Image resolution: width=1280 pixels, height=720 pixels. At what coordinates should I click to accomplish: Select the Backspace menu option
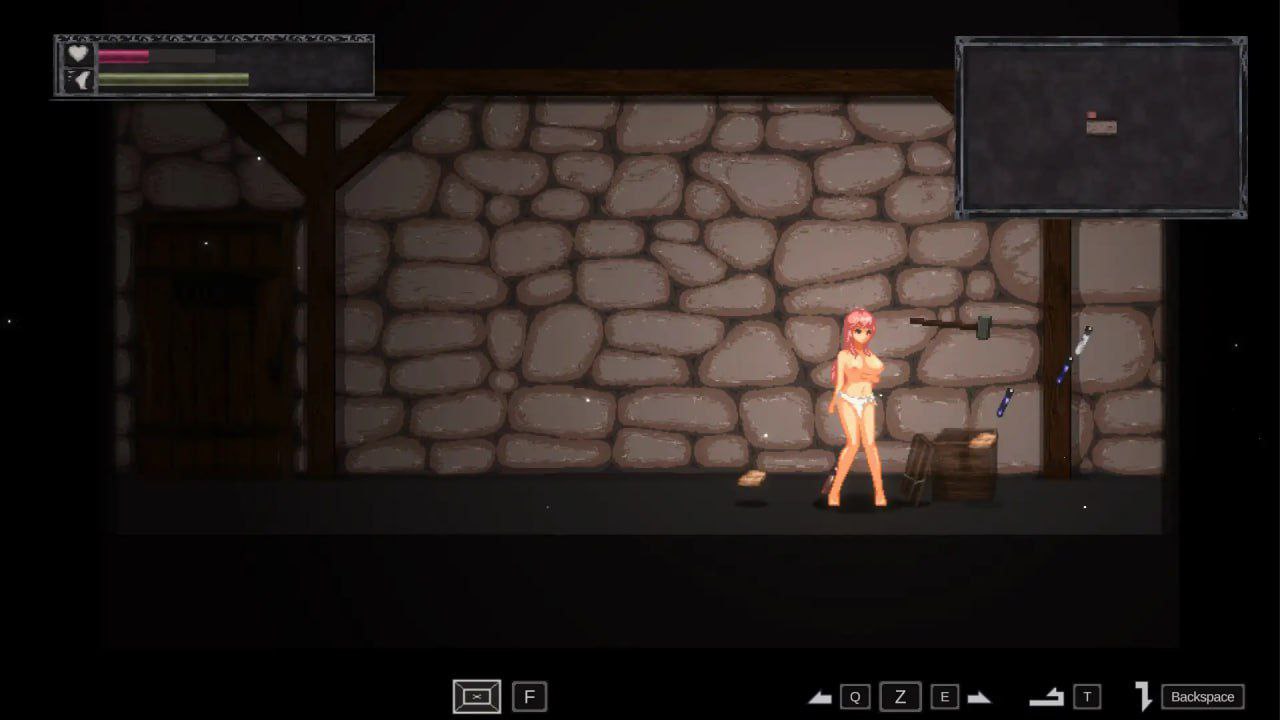click(x=1203, y=696)
